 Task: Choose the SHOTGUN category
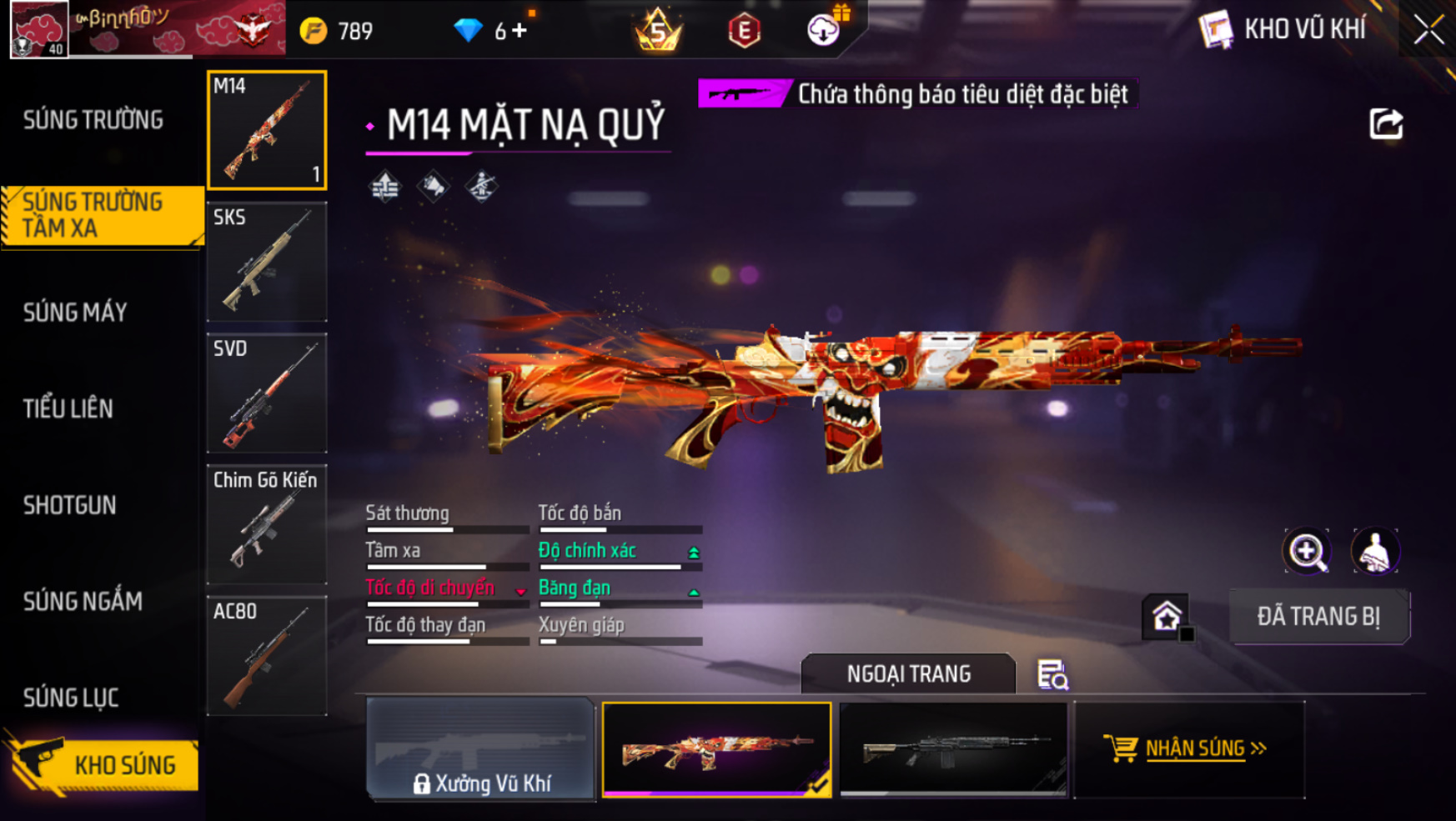click(x=70, y=505)
